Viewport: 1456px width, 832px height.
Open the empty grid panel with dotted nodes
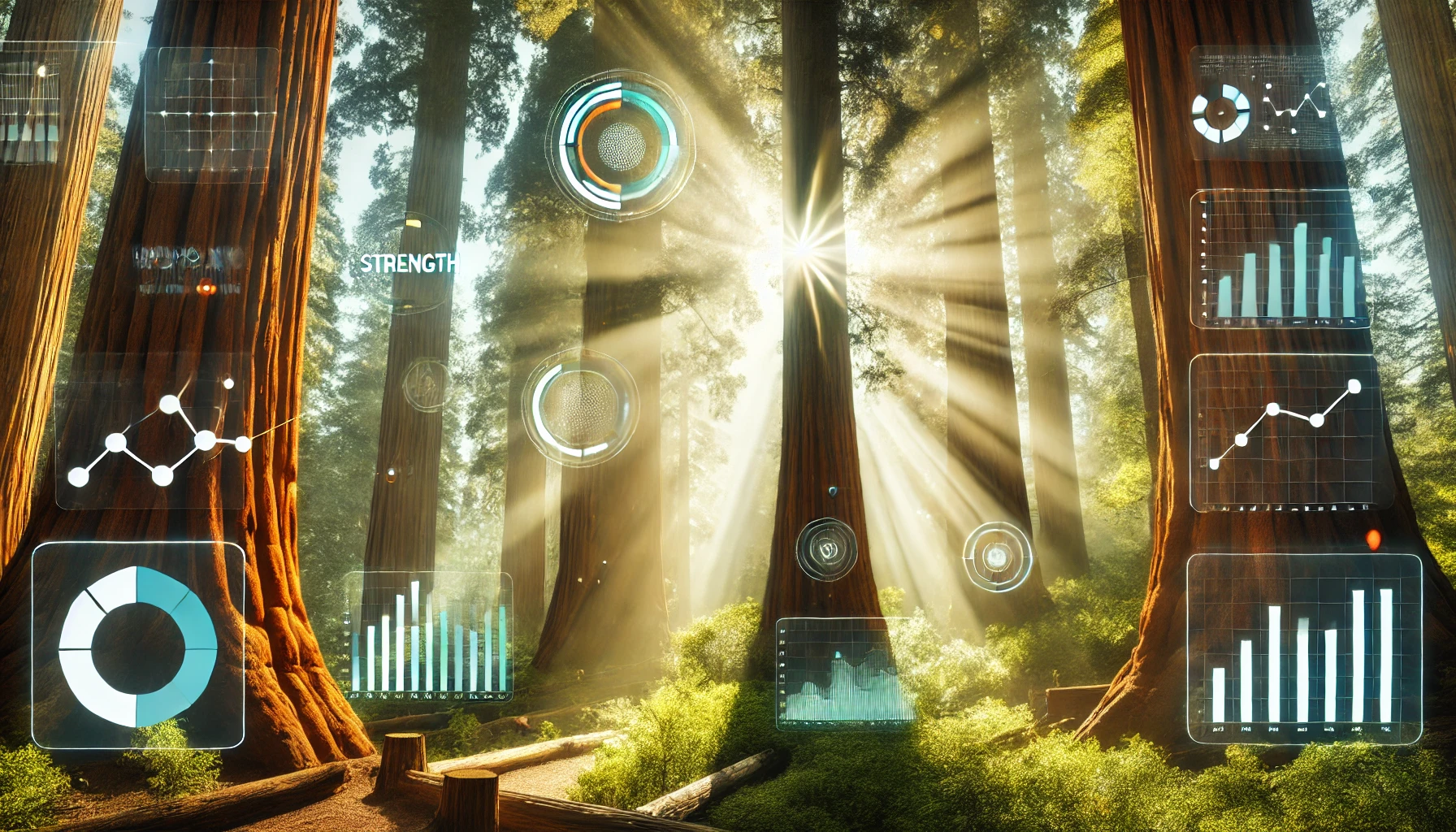(211, 114)
